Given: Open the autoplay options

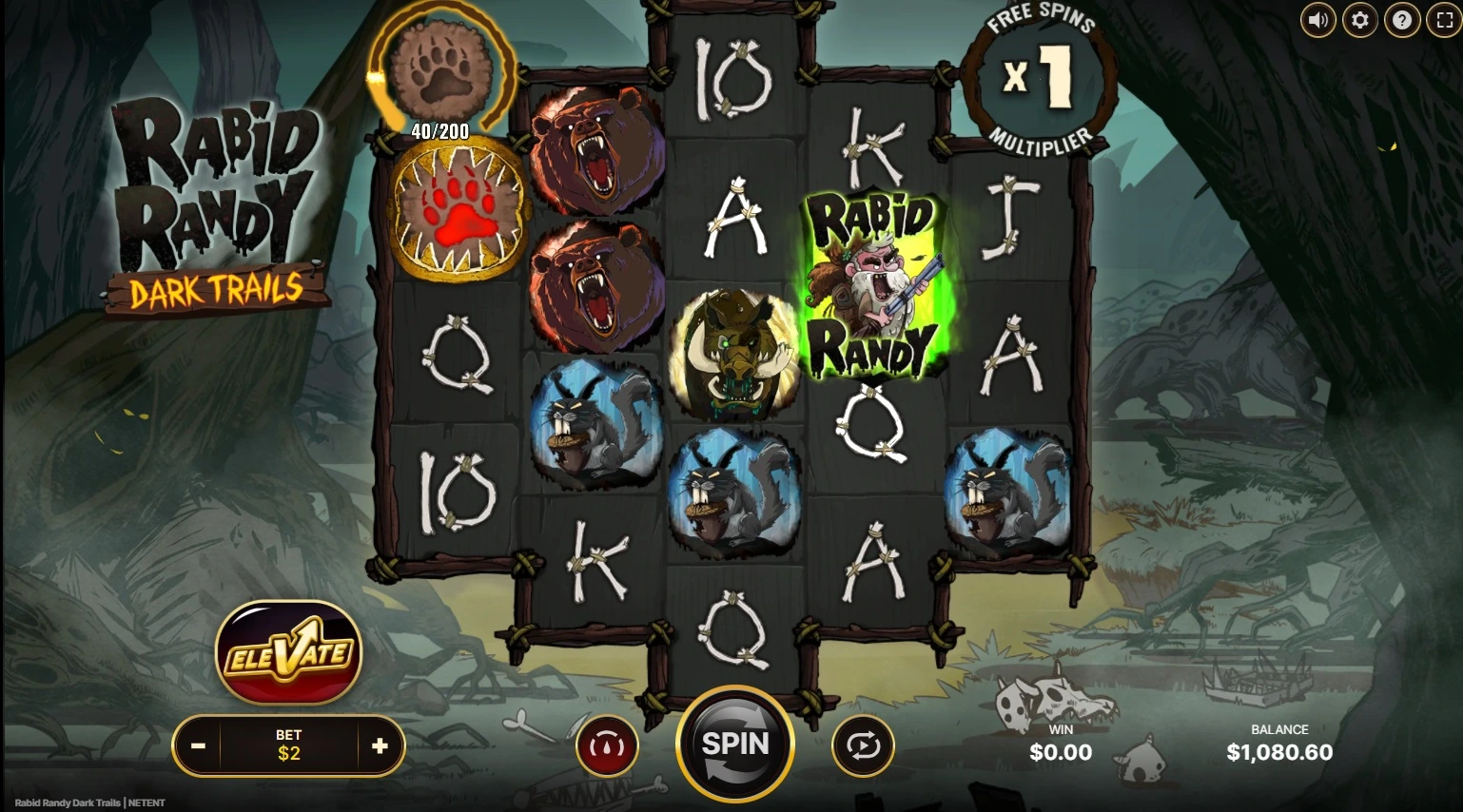Looking at the screenshot, I should (863, 746).
